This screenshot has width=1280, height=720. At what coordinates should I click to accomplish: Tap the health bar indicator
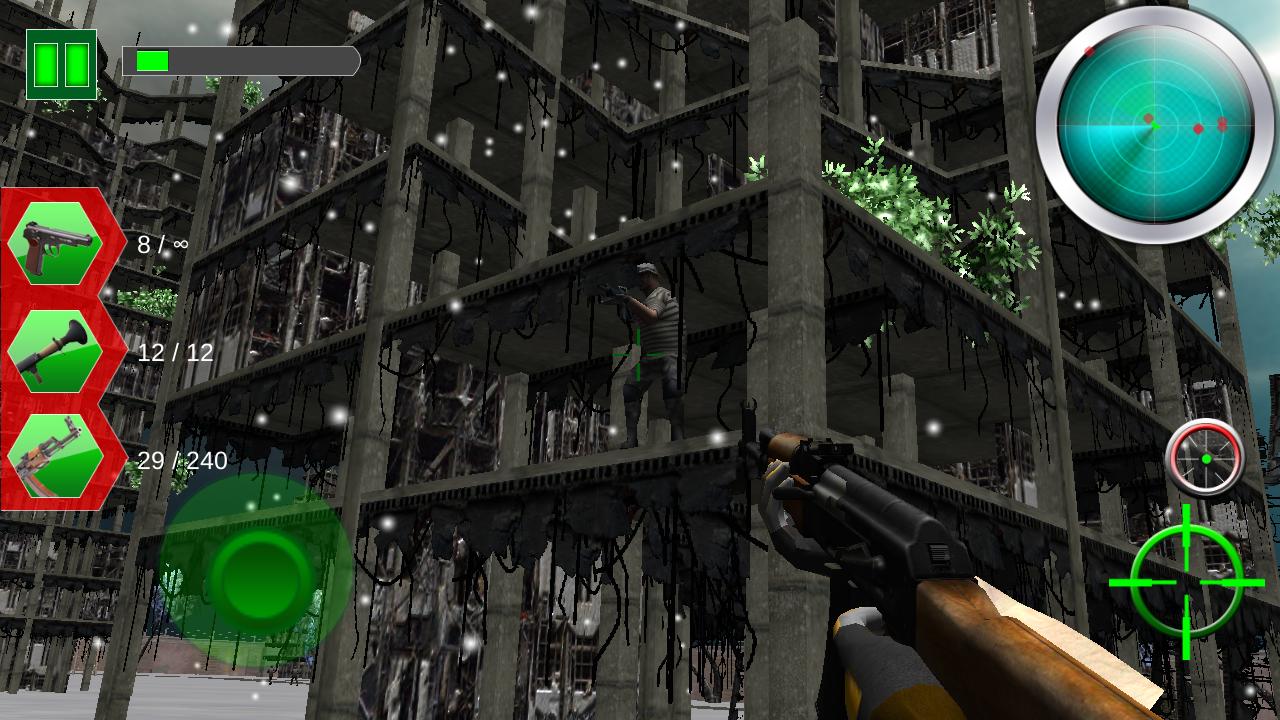238,62
